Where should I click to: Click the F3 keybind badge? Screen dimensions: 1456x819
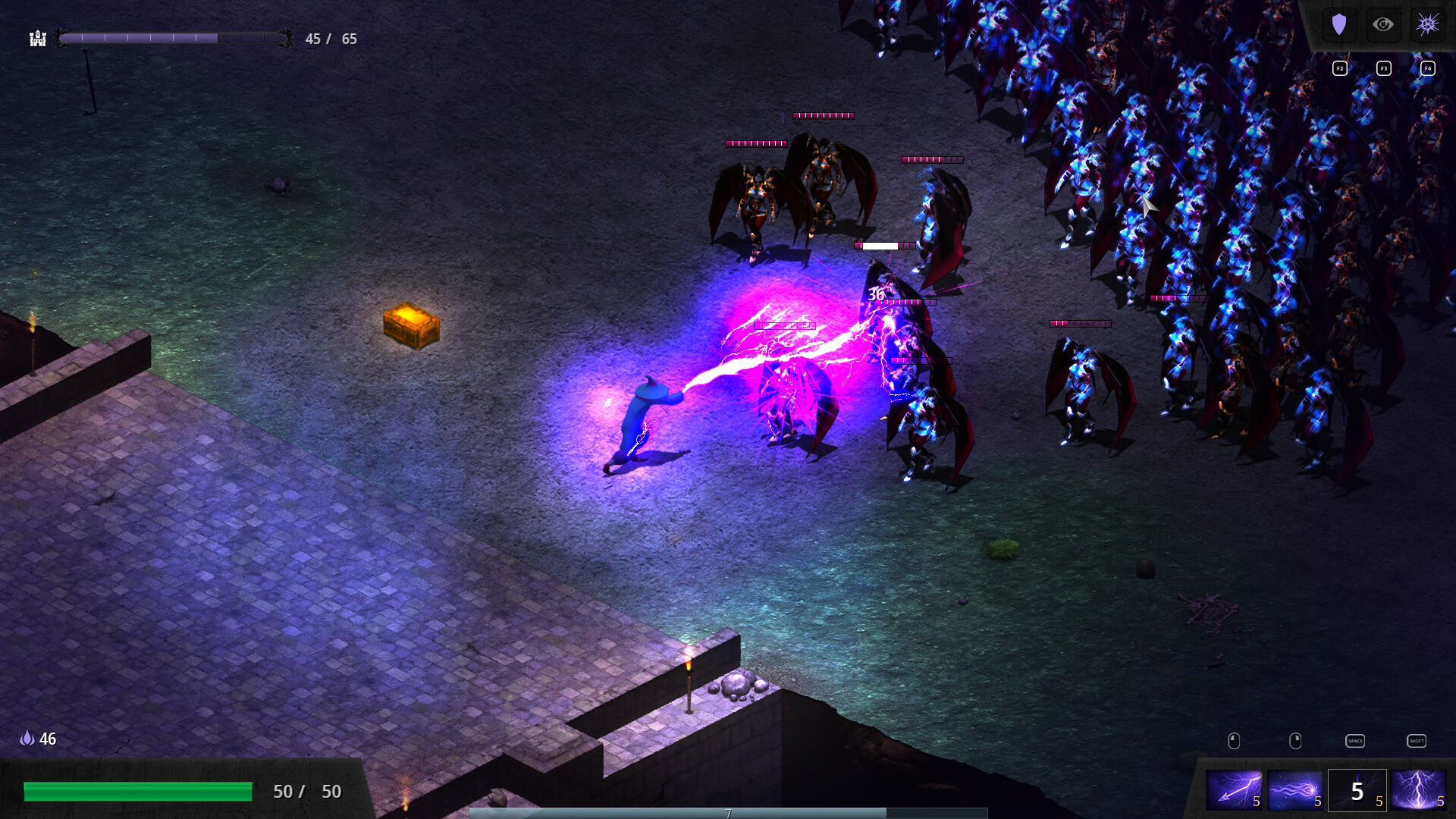click(1384, 67)
